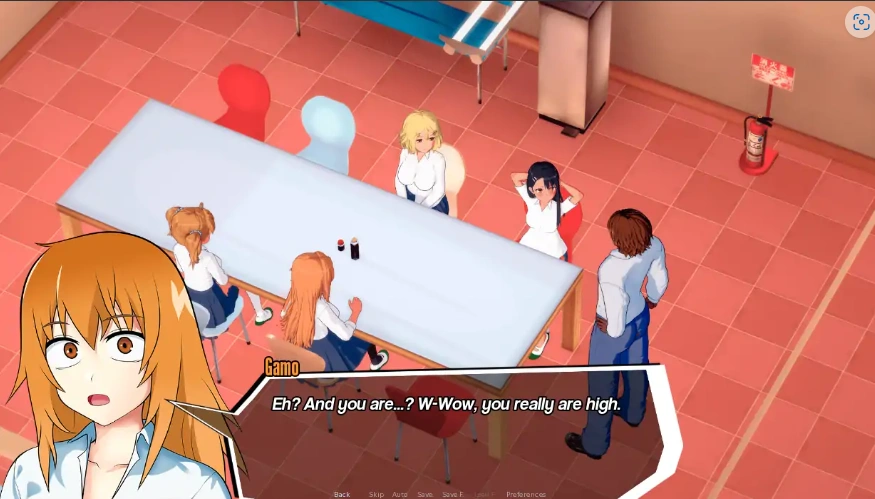The image size is (875, 499).
Task: Open the Preferences screen
Action: [x=526, y=494]
